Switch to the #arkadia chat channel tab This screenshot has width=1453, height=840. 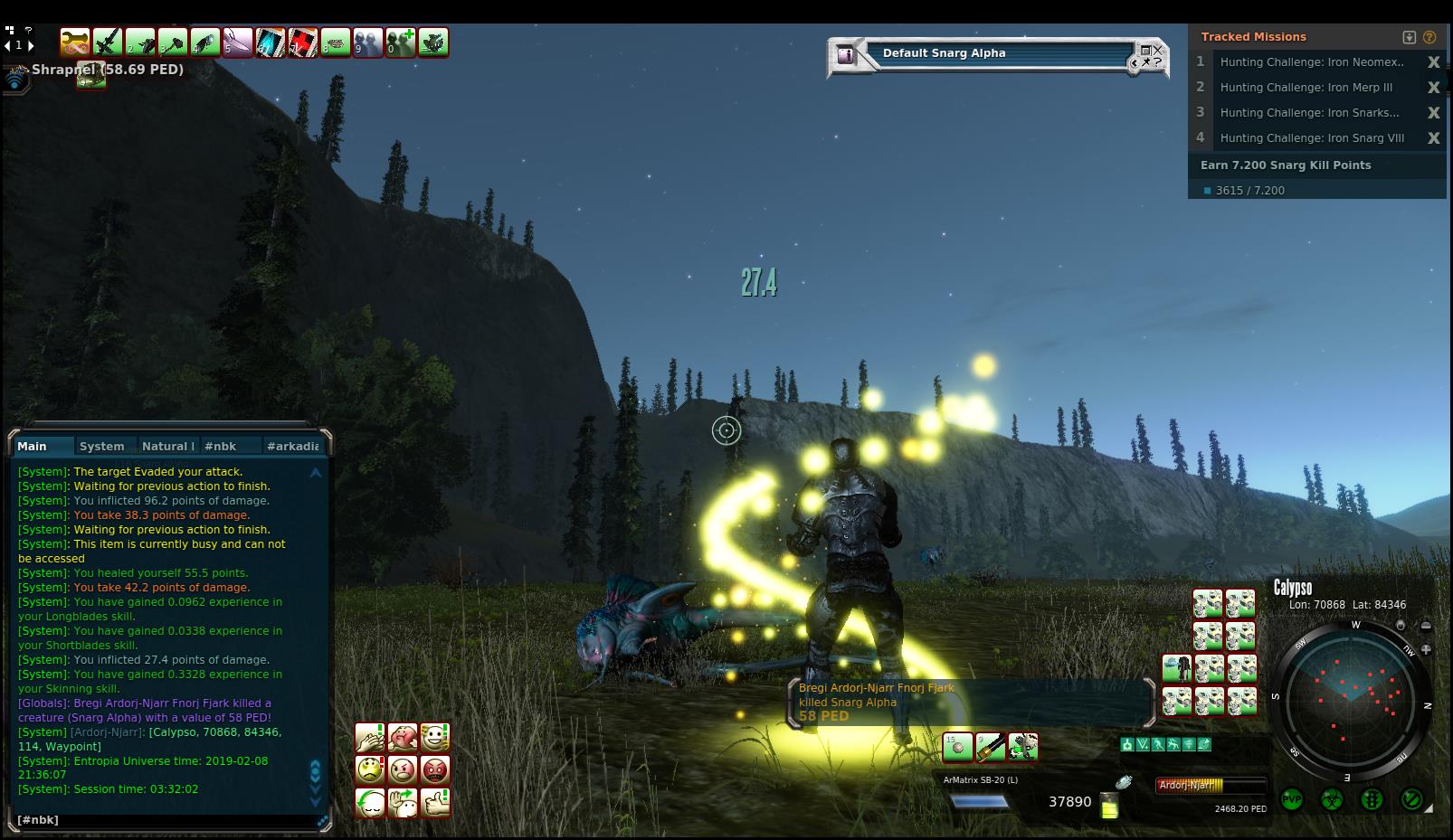292,446
